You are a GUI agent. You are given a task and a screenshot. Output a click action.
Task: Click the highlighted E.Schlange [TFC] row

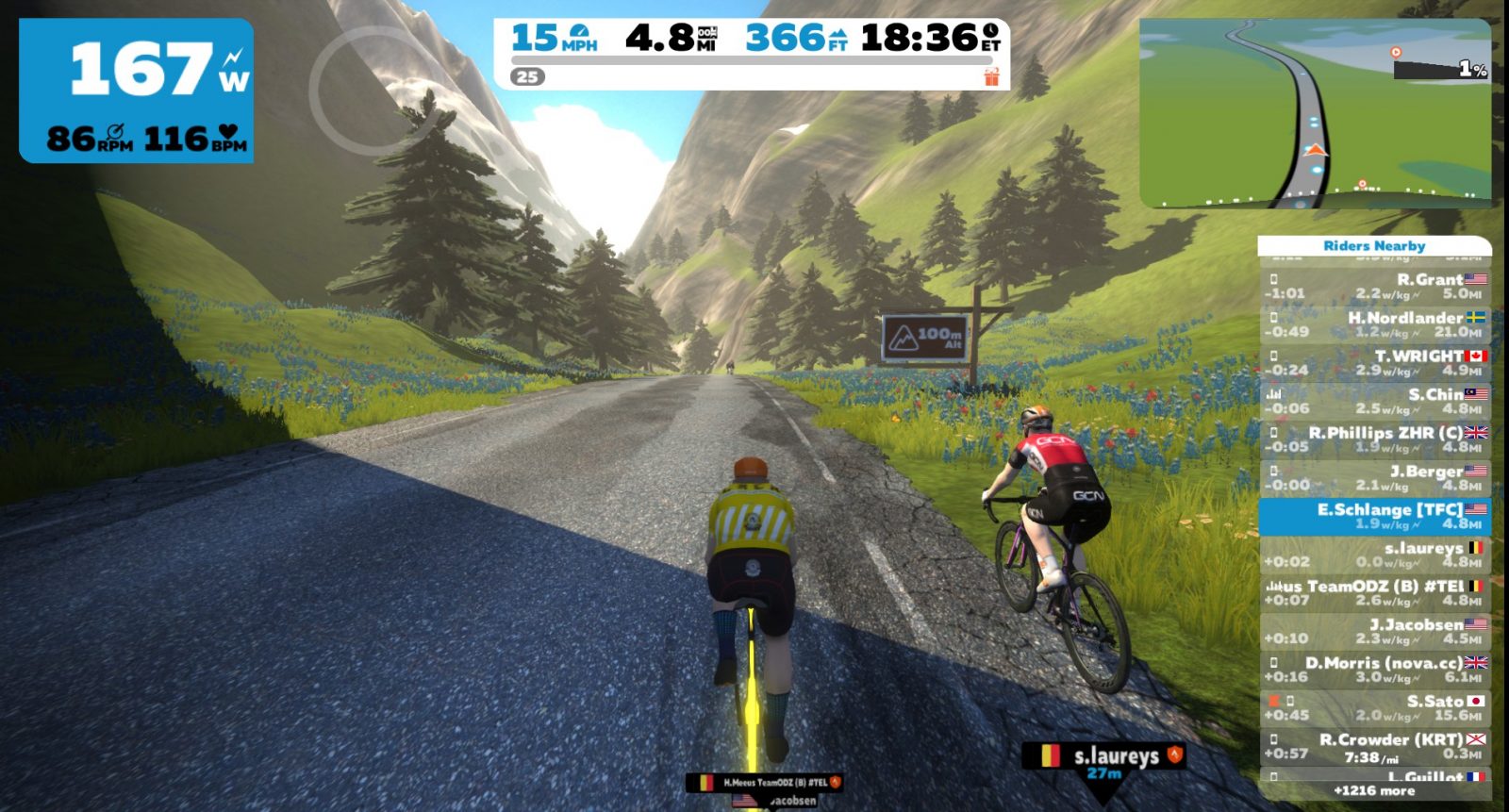click(x=1375, y=516)
